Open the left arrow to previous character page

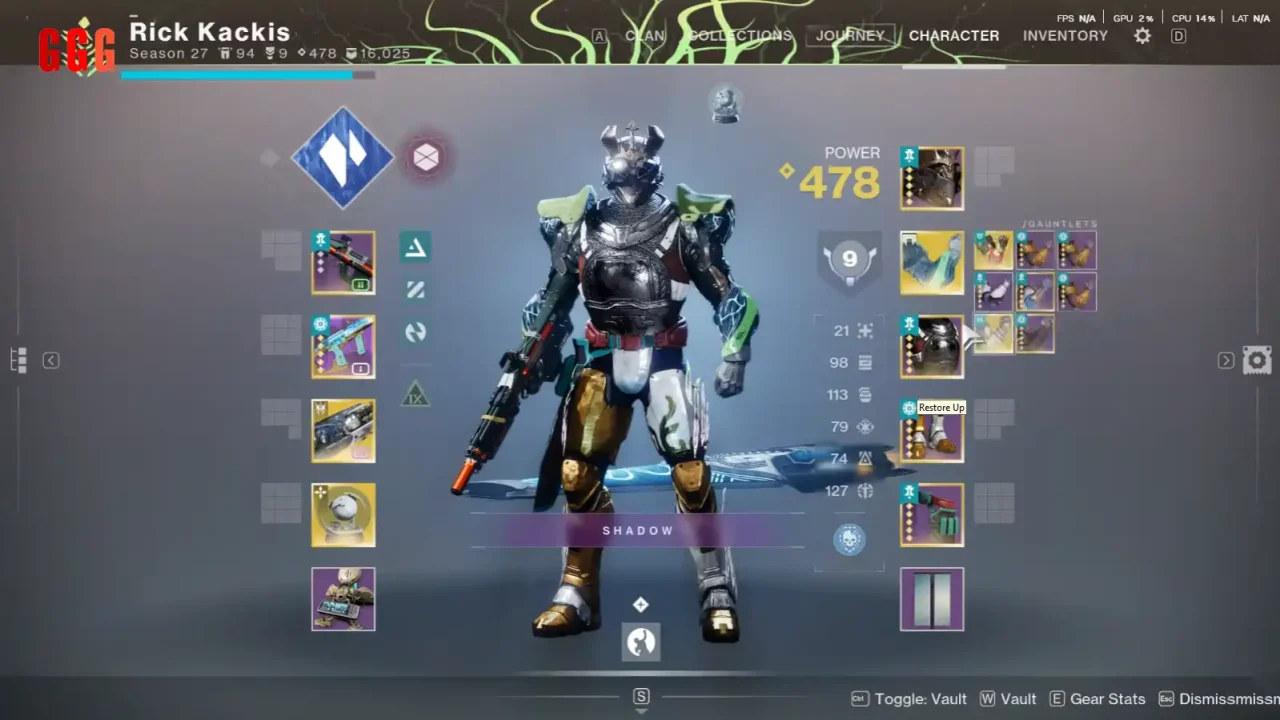pyautogui.click(x=50, y=360)
